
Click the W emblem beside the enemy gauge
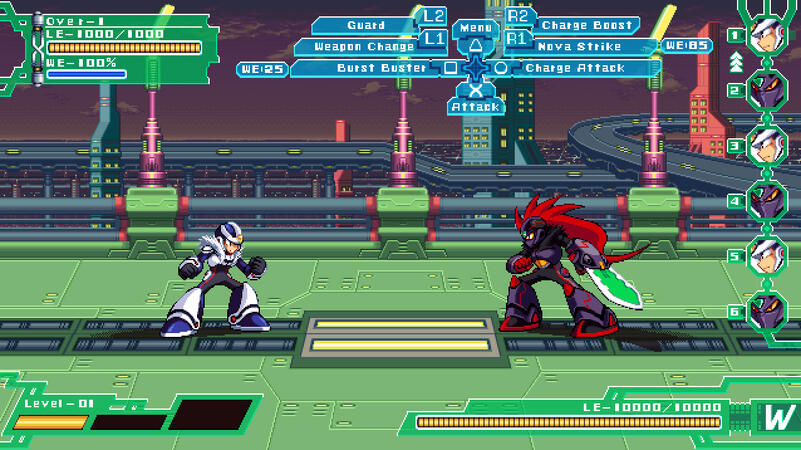[x=776, y=418]
